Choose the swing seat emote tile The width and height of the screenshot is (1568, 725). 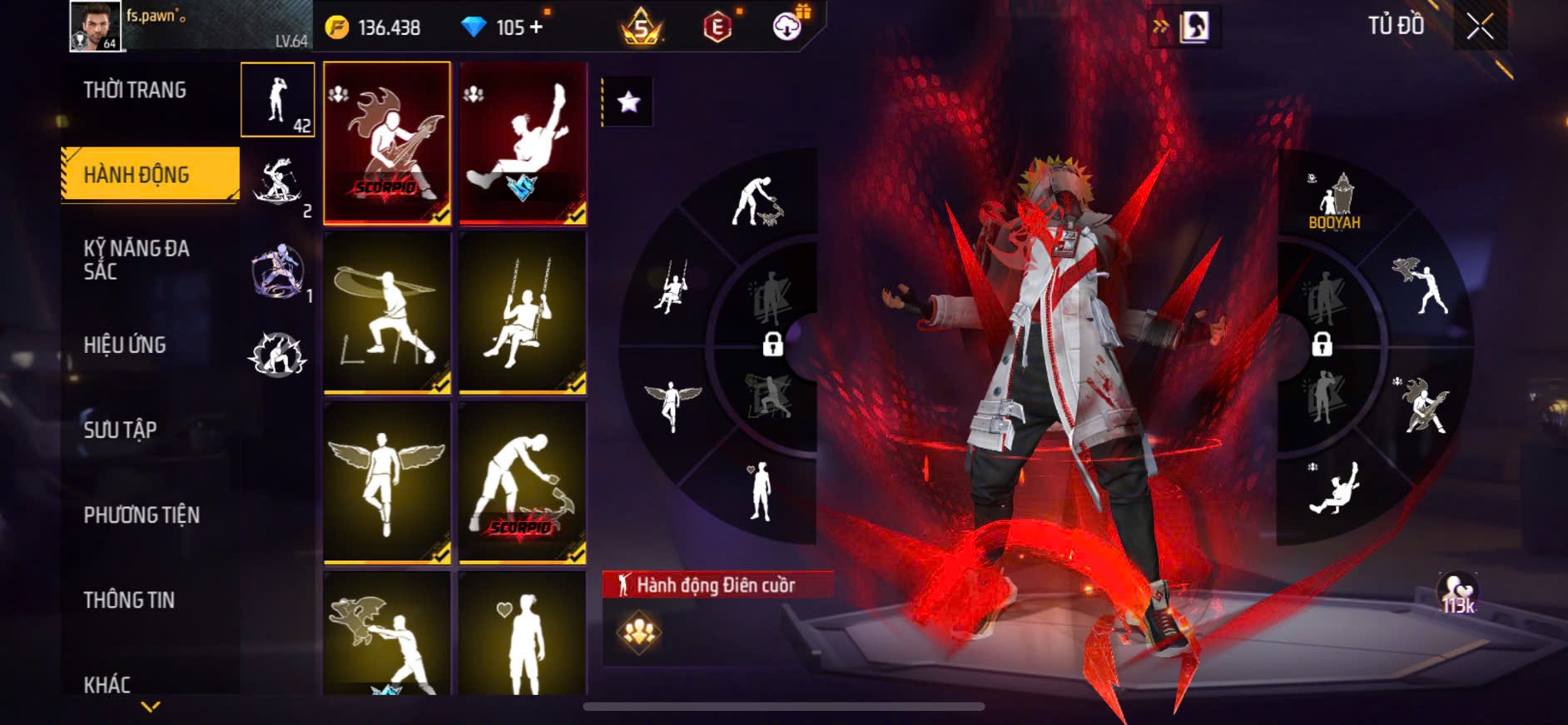523,312
